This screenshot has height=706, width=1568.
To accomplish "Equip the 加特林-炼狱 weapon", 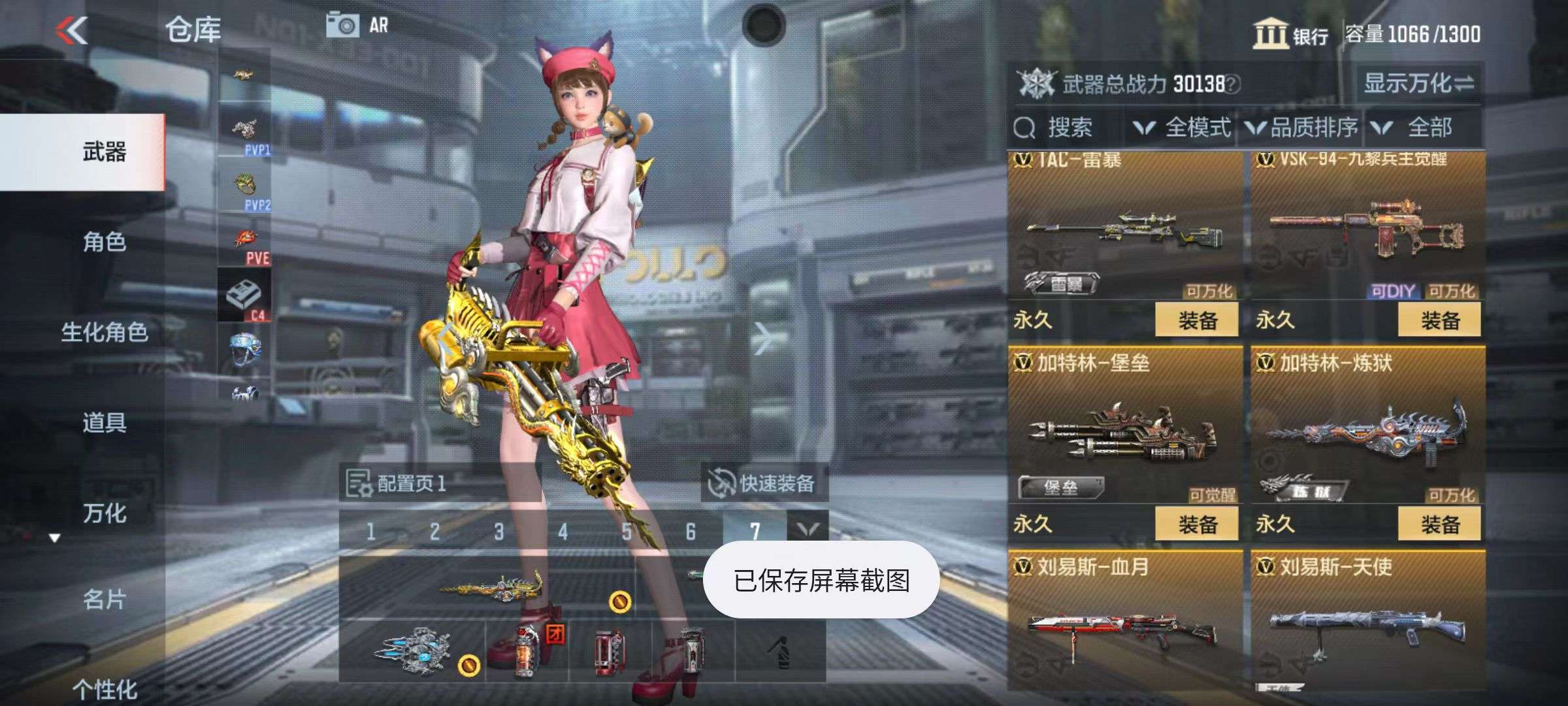I will 1439,524.
